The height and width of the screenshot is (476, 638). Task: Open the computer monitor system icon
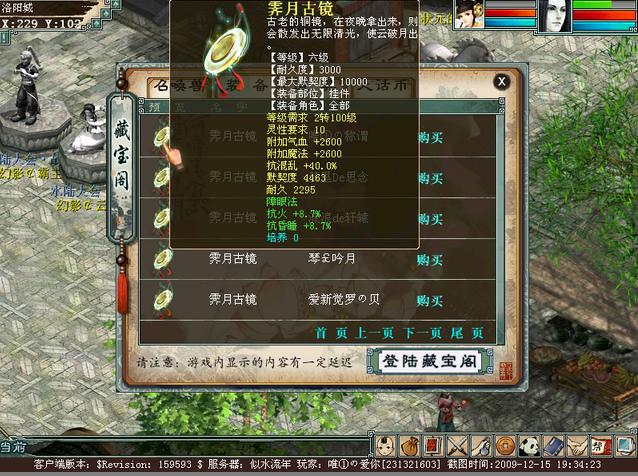[625, 446]
